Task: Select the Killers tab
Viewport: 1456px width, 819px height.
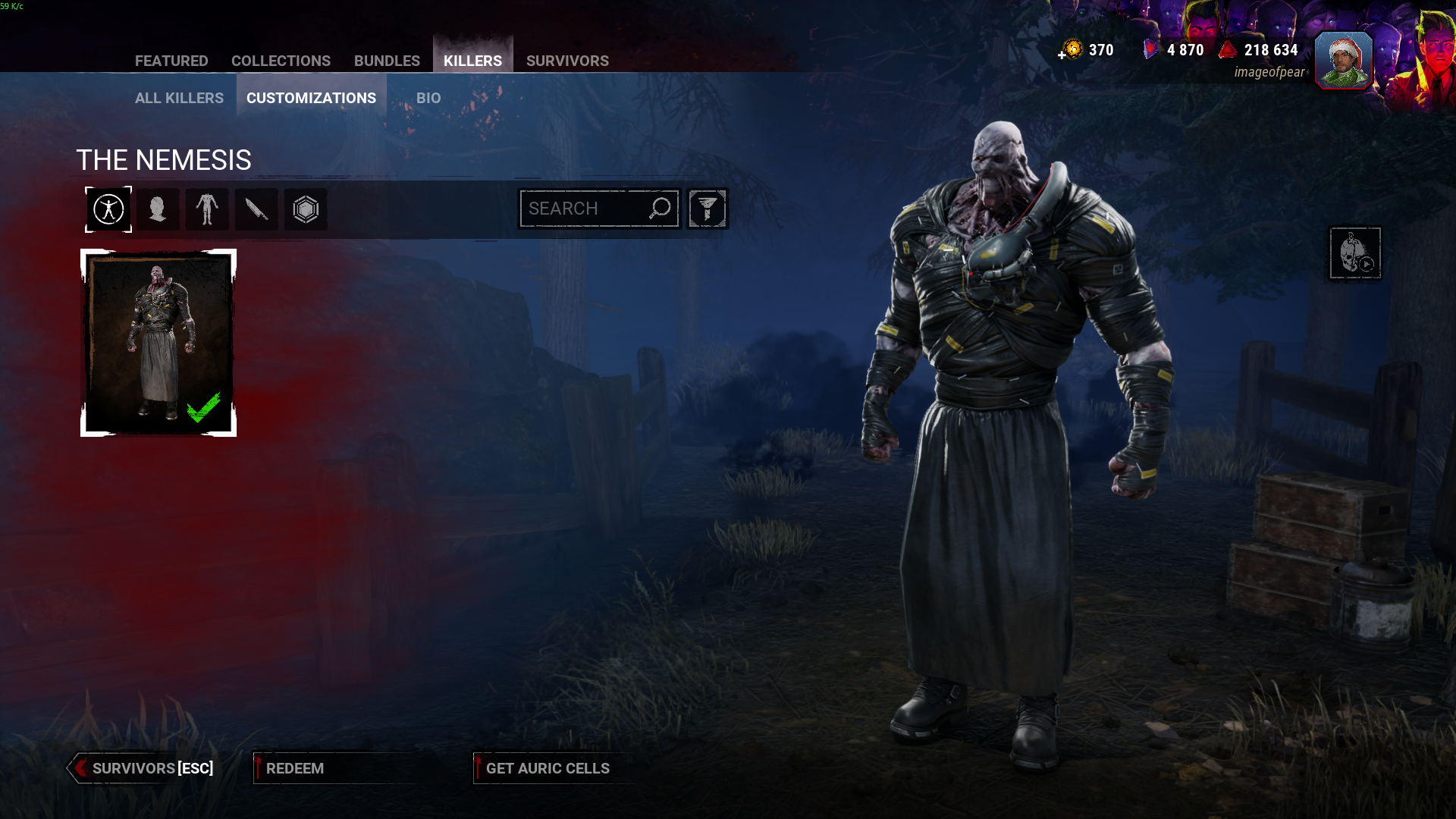Action: (472, 61)
